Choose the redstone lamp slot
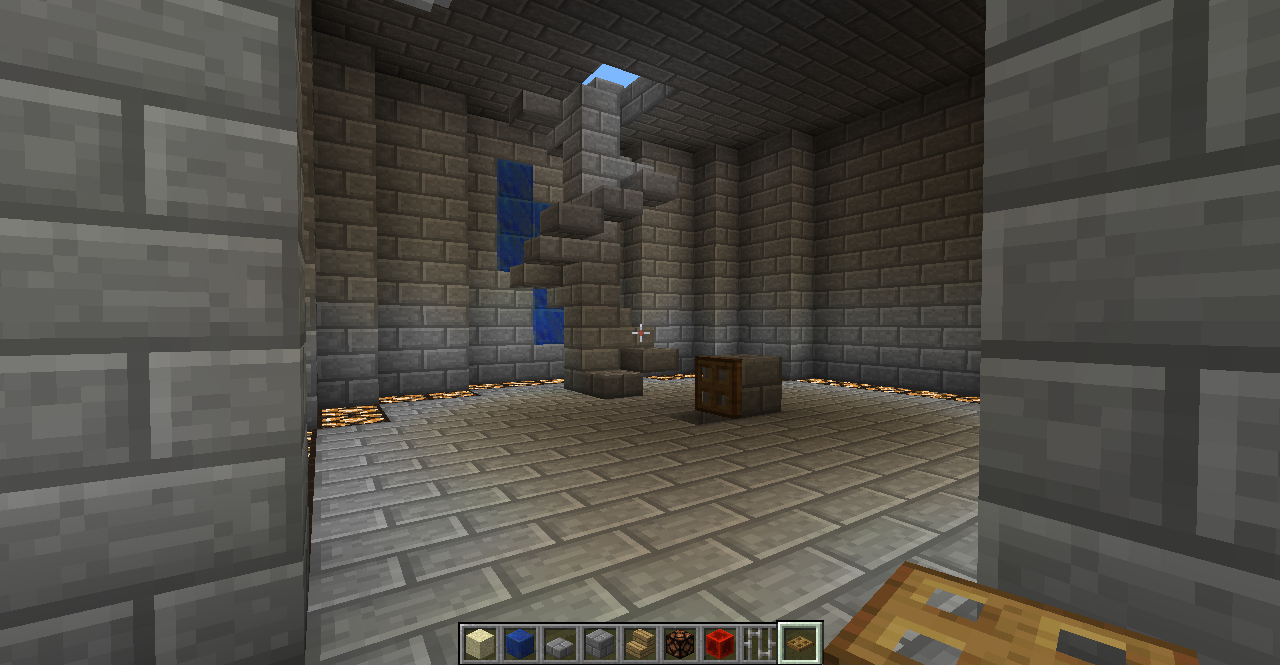Image resolution: width=1280 pixels, height=665 pixels. coord(680,643)
